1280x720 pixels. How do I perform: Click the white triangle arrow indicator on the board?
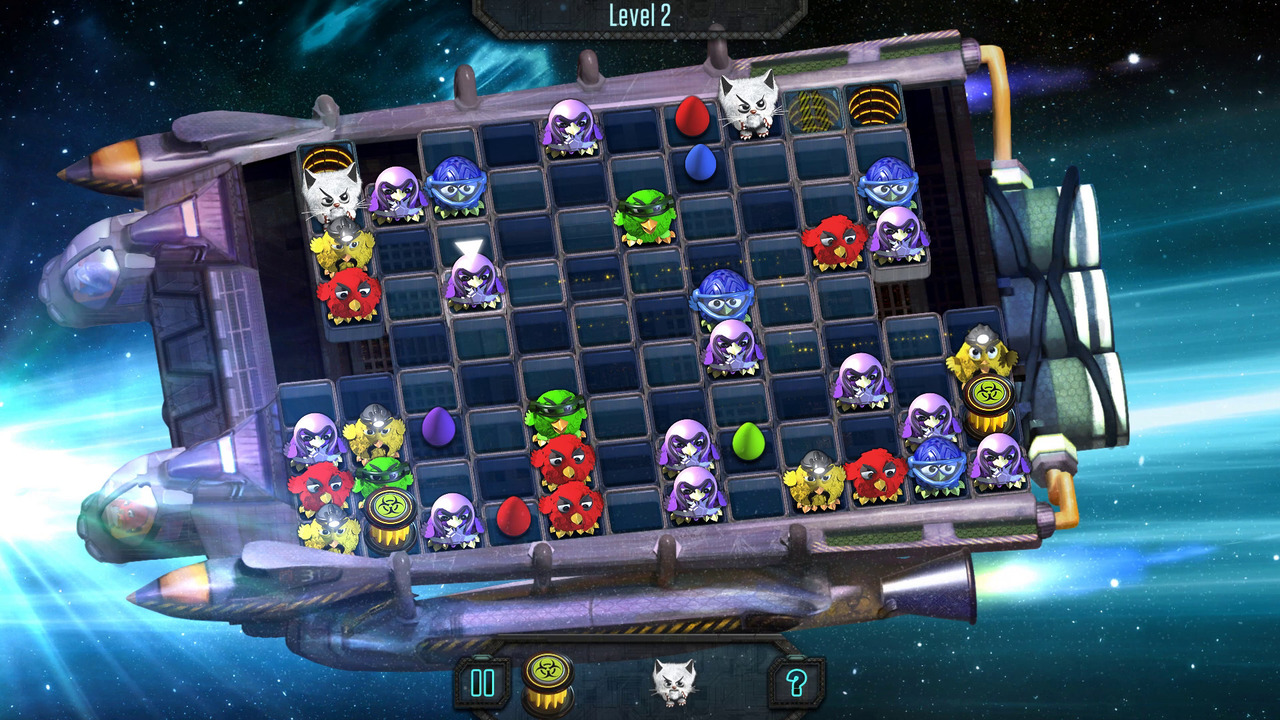[470, 244]
